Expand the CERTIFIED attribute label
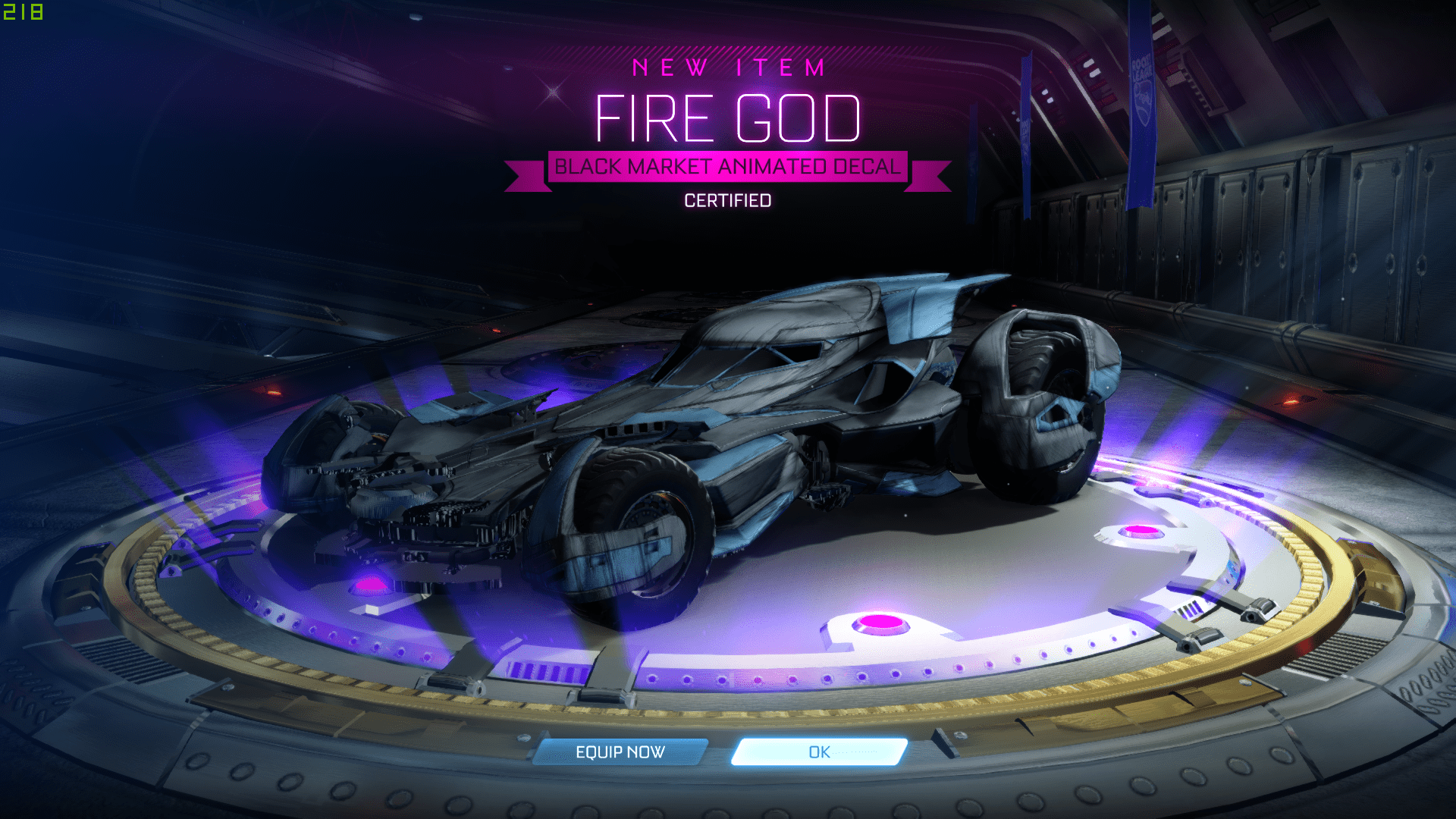 click(x=727, y=199)
